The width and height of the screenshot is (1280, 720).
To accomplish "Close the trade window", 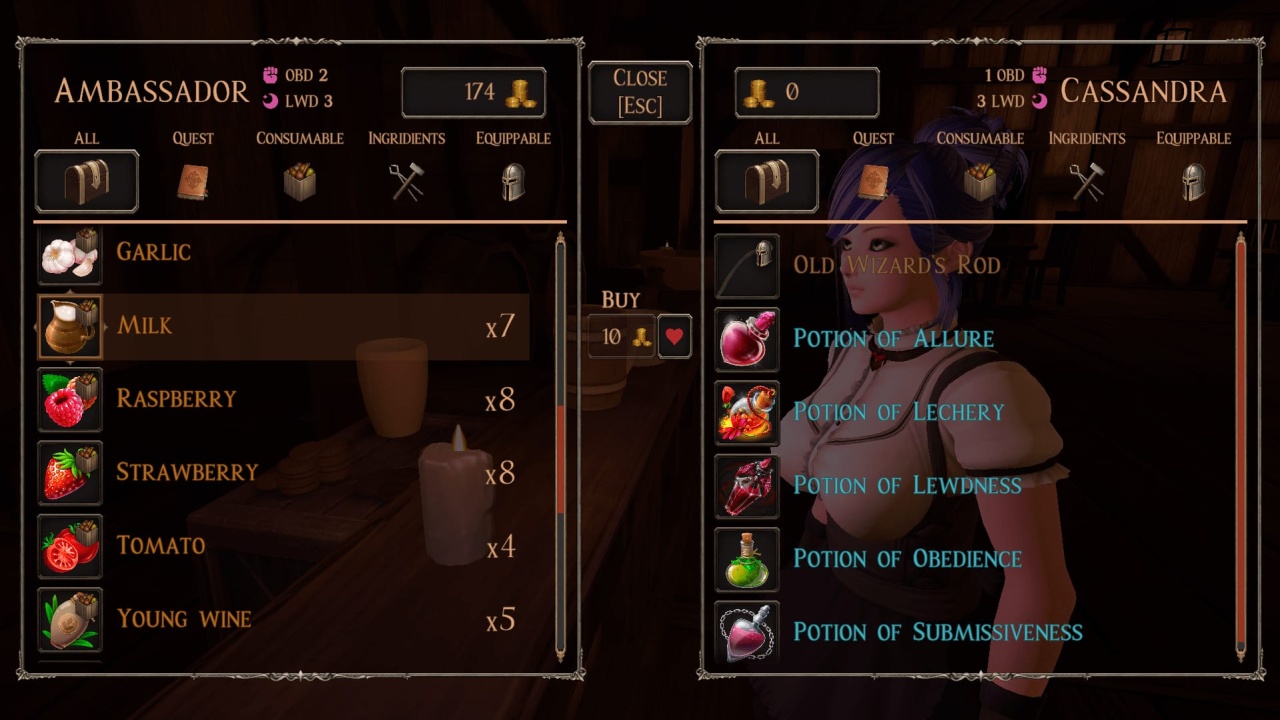I will click(x=640, y=92).
